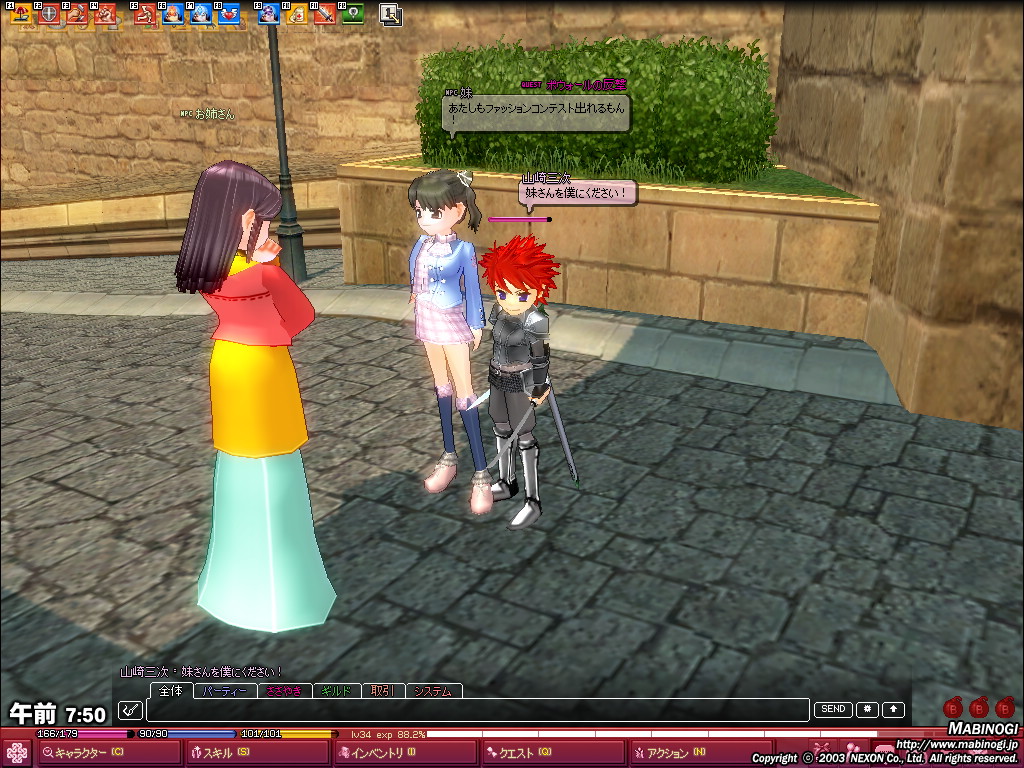Show the システム system message tab

point(433,691)
